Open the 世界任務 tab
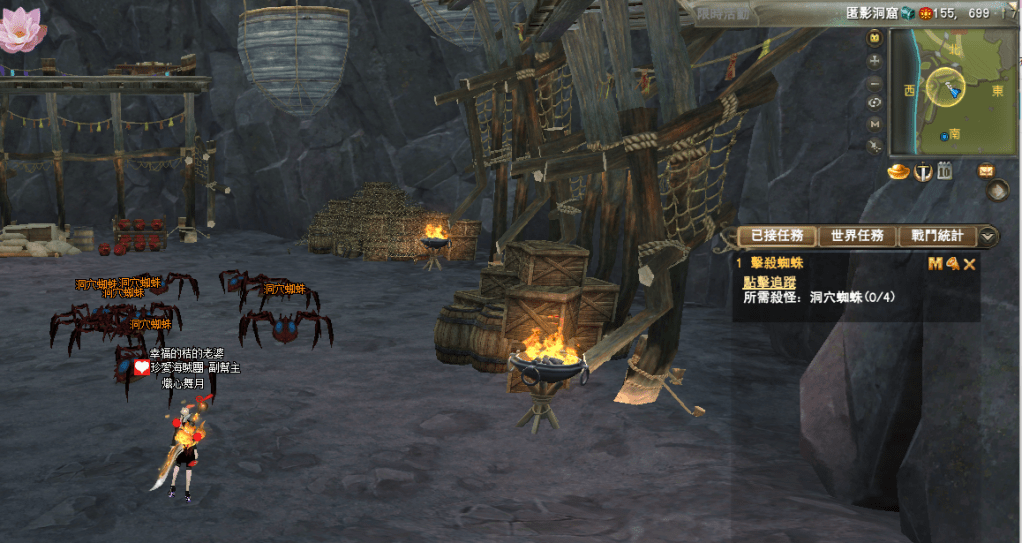Screen dimensions: 1022x543 click(x=857, y=236)
